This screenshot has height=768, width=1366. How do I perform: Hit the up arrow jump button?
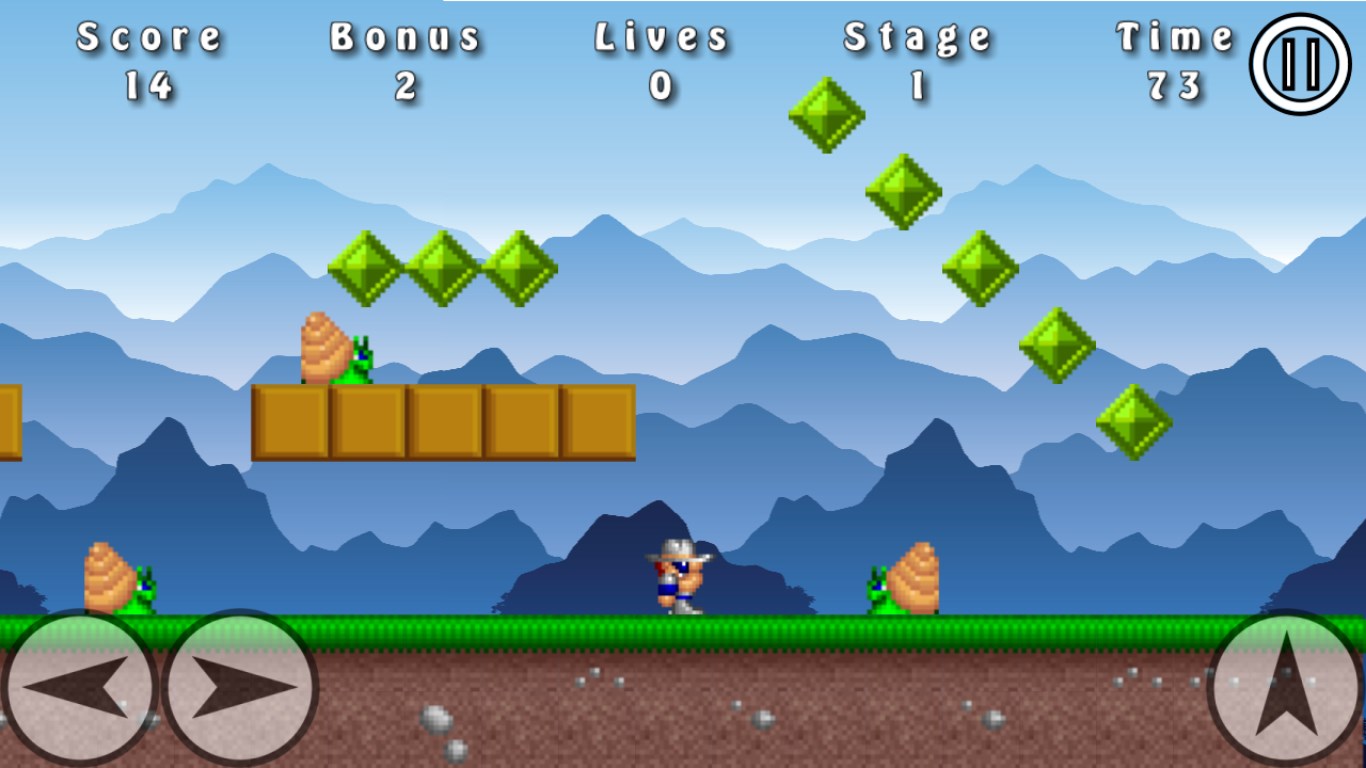coord(1286,688)
